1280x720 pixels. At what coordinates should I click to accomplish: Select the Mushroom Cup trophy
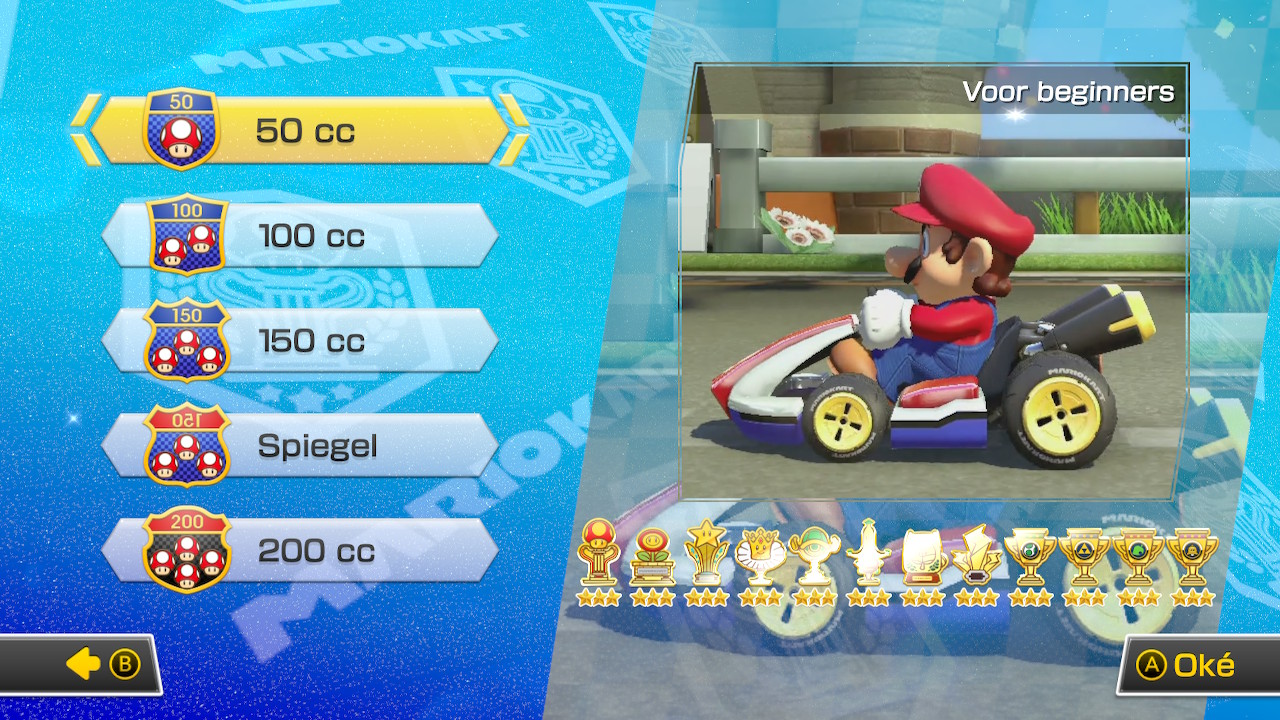click(x=597, y=555)
